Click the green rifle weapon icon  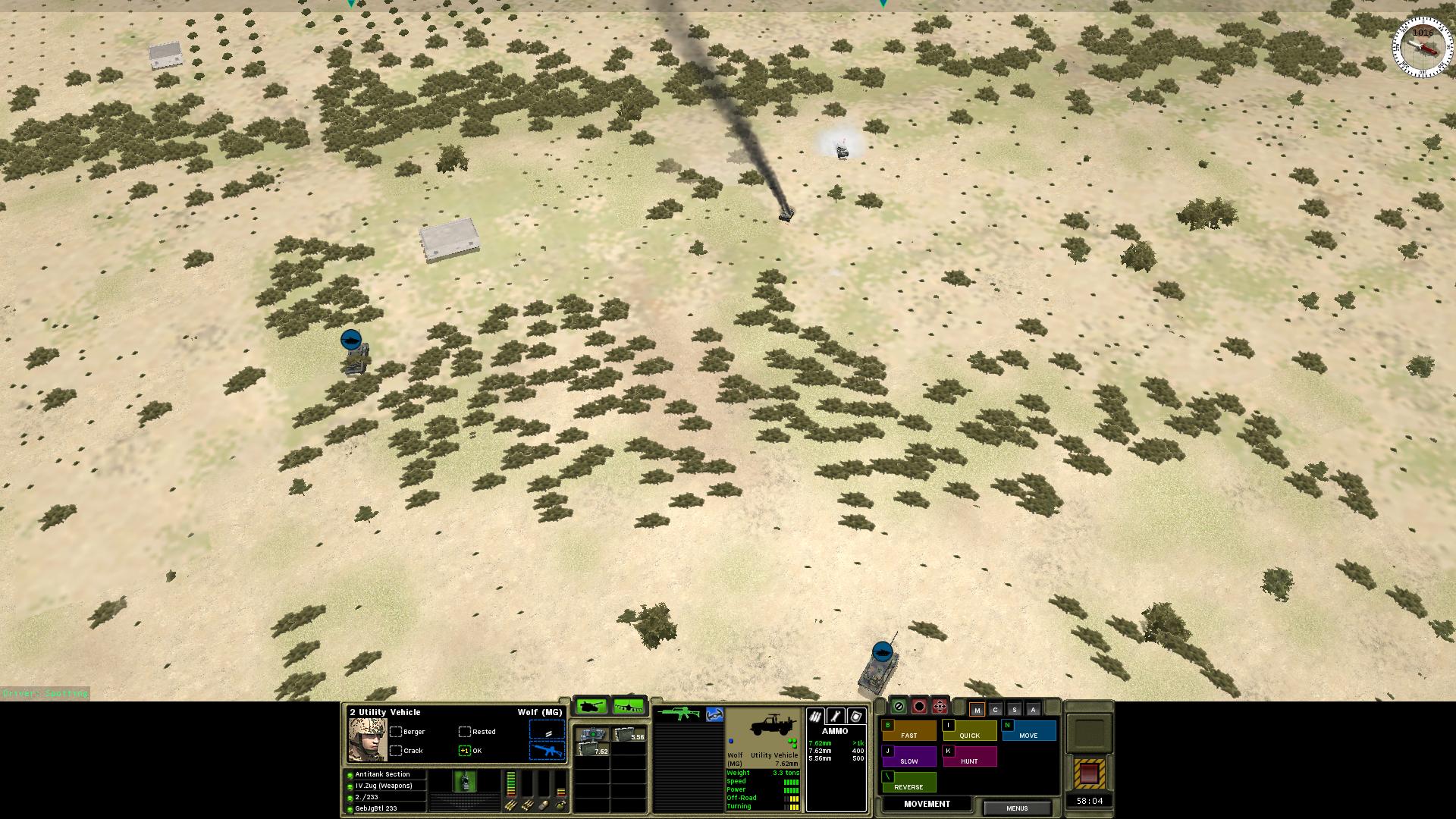680,714
